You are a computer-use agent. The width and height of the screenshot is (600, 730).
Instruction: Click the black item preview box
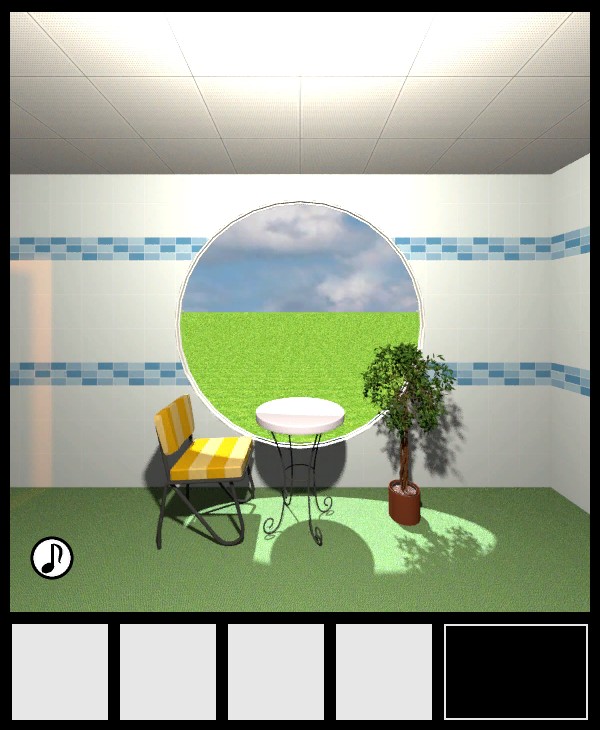516,672
